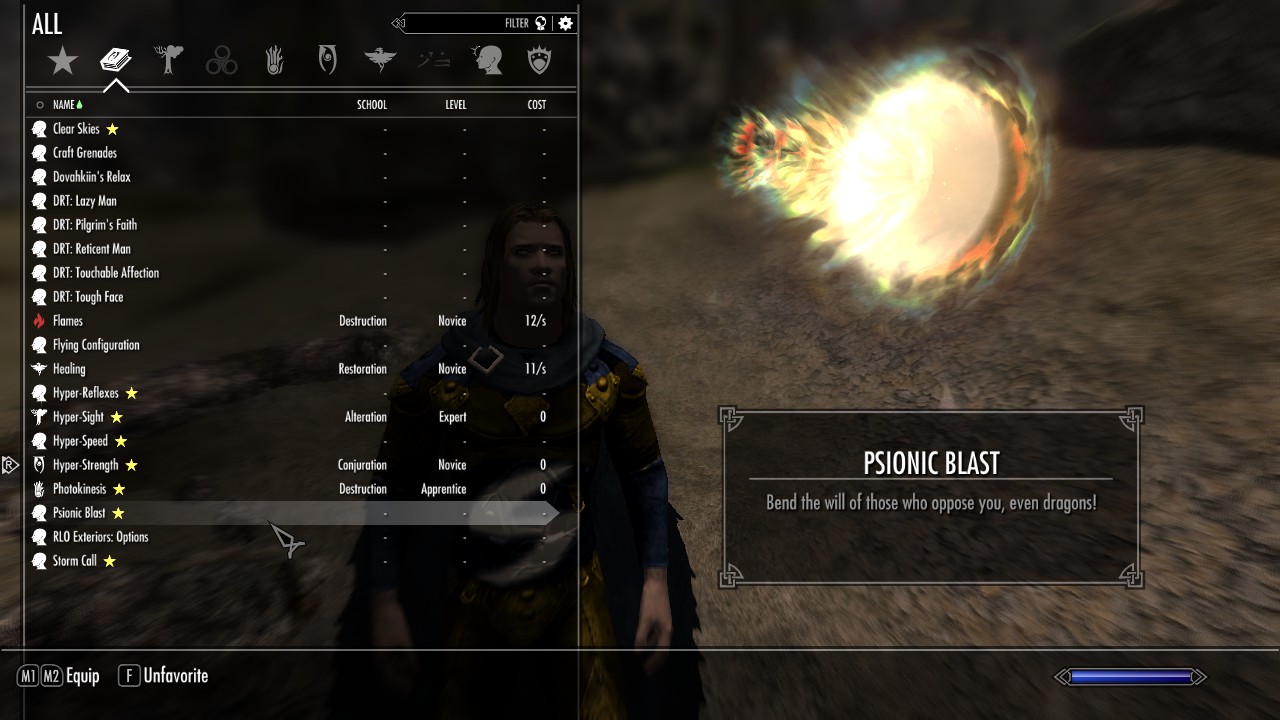Choose Craft Grenades from the list
The height and width of the screenshot is (720, 1280).
point(85,153)
